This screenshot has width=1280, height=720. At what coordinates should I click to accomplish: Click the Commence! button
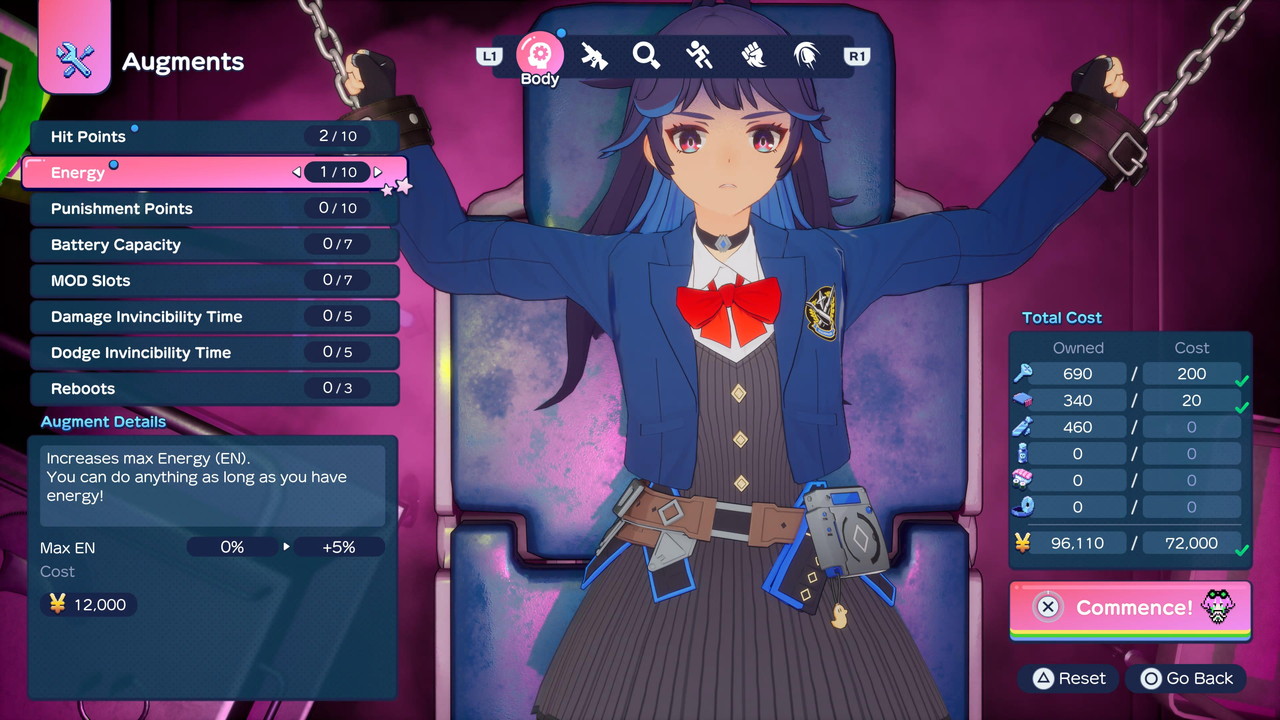(1130, 607)
